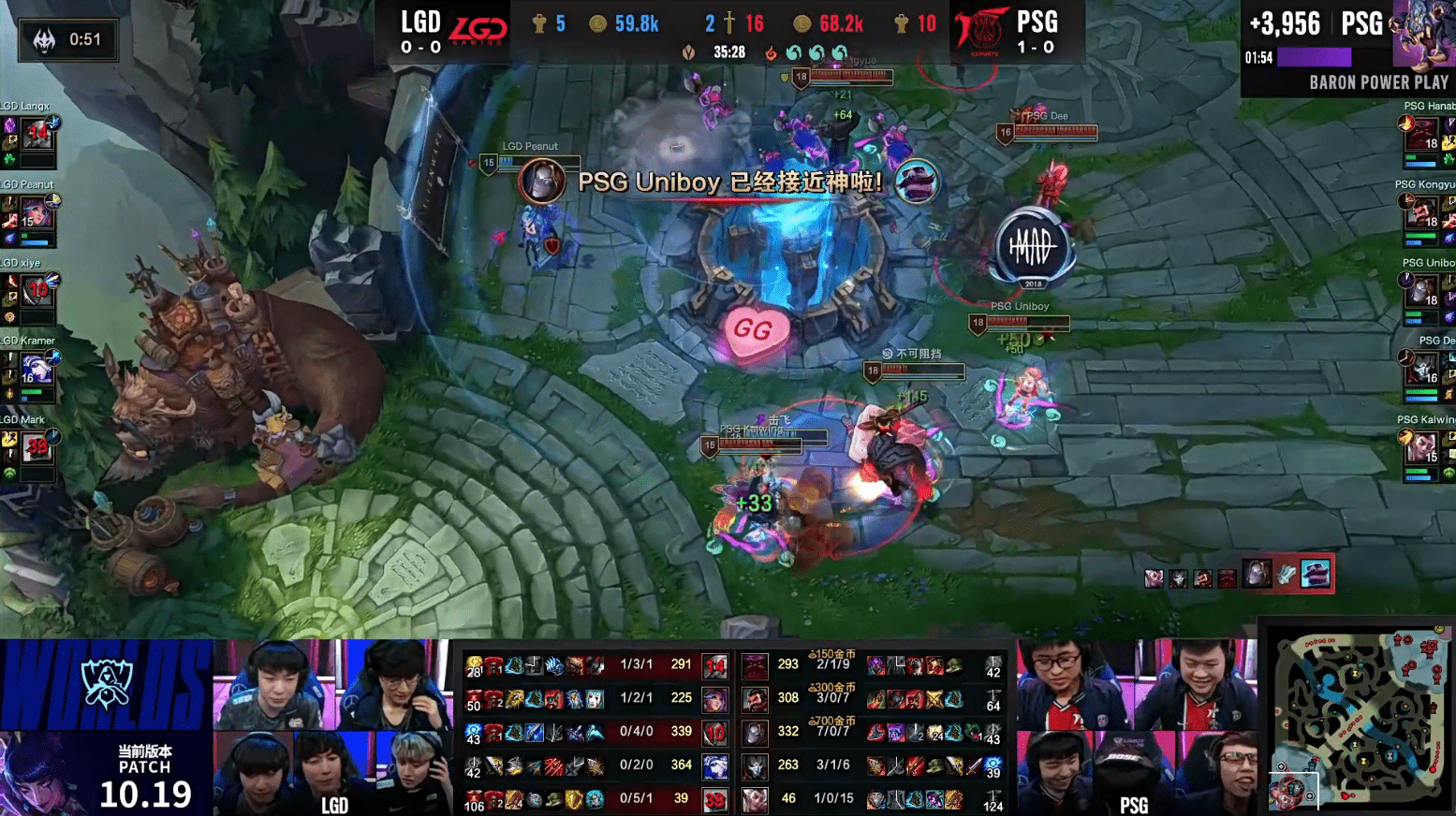Screen dimensions: 1456x816
Task: Pick PSG Kaiwing's sidebar portrait
Action: click(x=1420, y=448)
